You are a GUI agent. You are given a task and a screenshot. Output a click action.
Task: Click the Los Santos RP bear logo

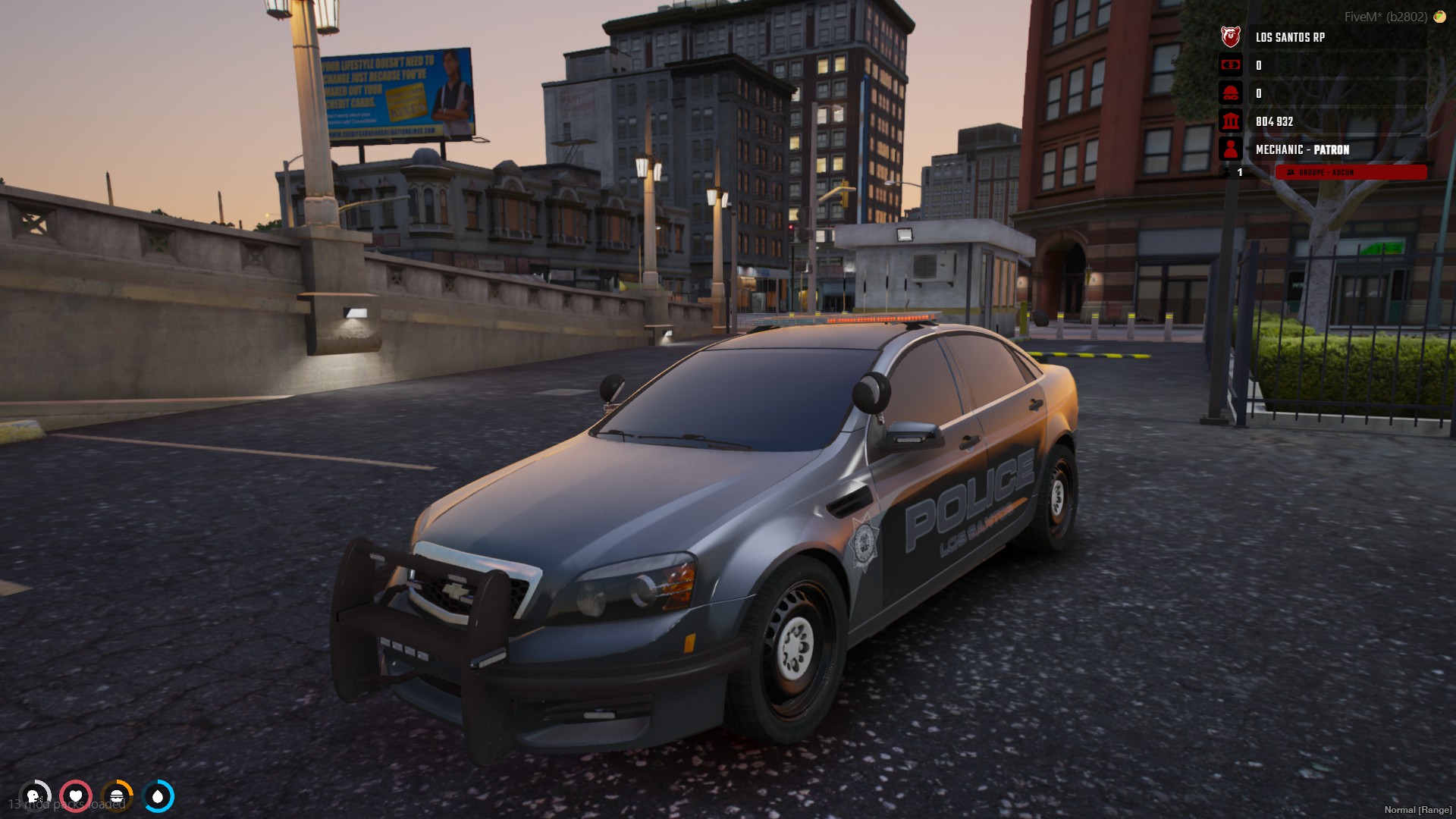[1230, 36]
